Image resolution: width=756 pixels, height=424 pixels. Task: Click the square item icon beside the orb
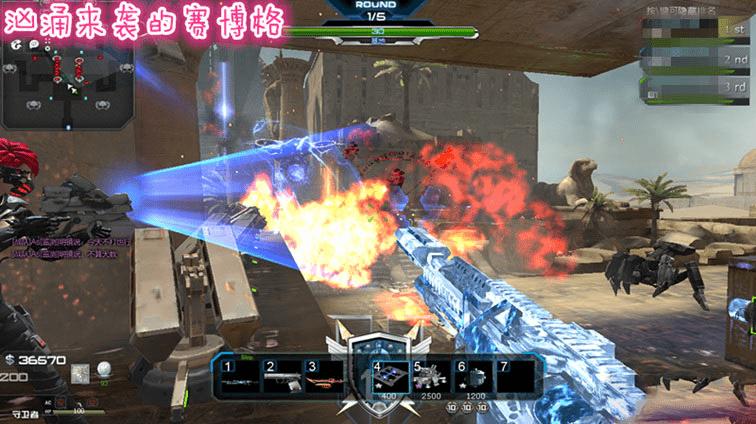click(x=82, y=374)
